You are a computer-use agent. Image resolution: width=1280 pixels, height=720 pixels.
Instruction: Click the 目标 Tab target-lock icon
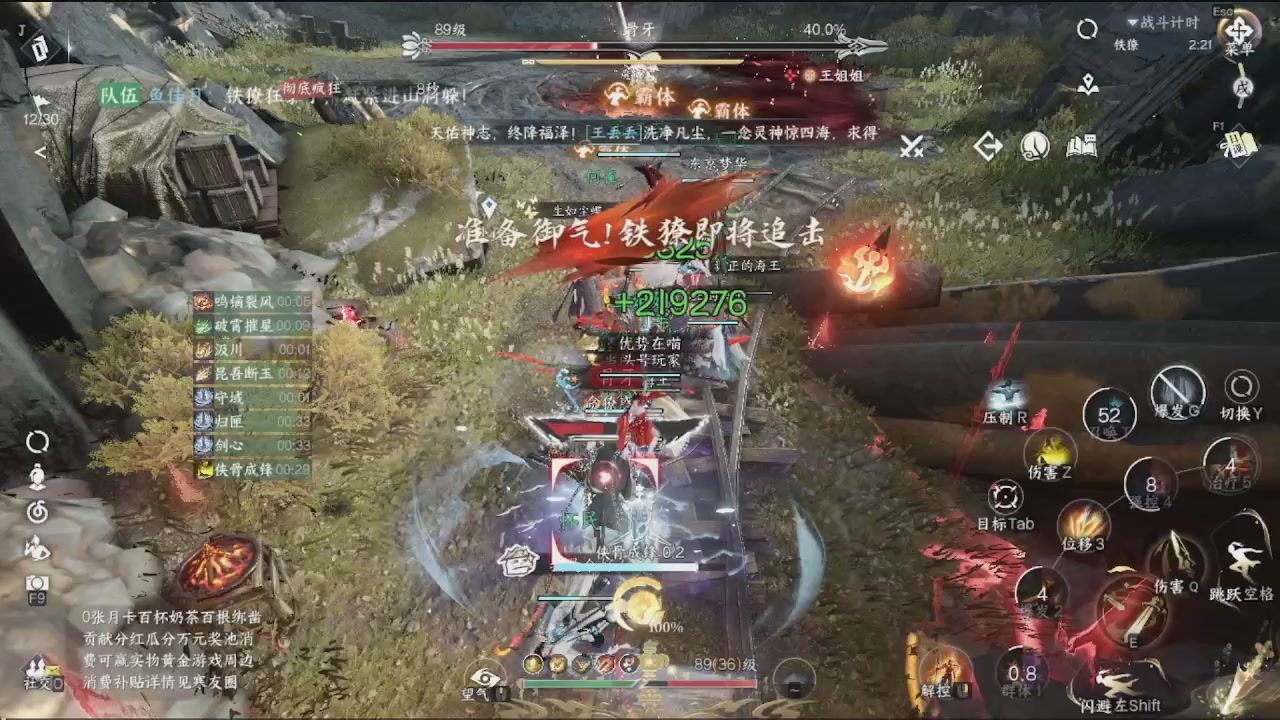coord(1006,497)
